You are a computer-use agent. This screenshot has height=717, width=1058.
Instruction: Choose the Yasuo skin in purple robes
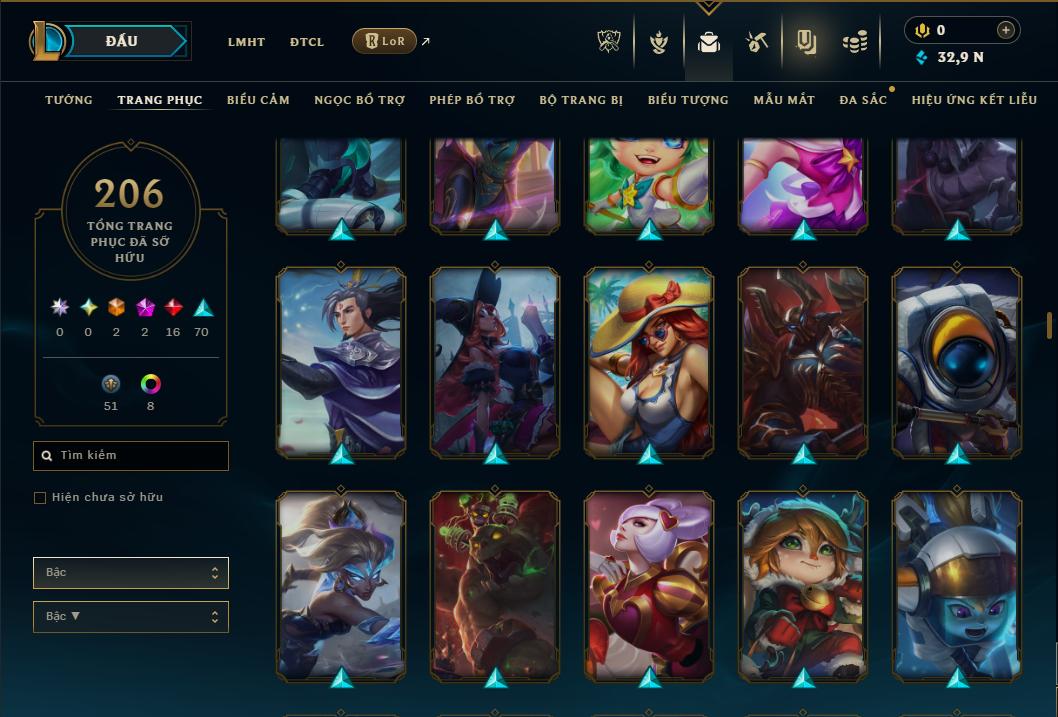tap(341, 360)
